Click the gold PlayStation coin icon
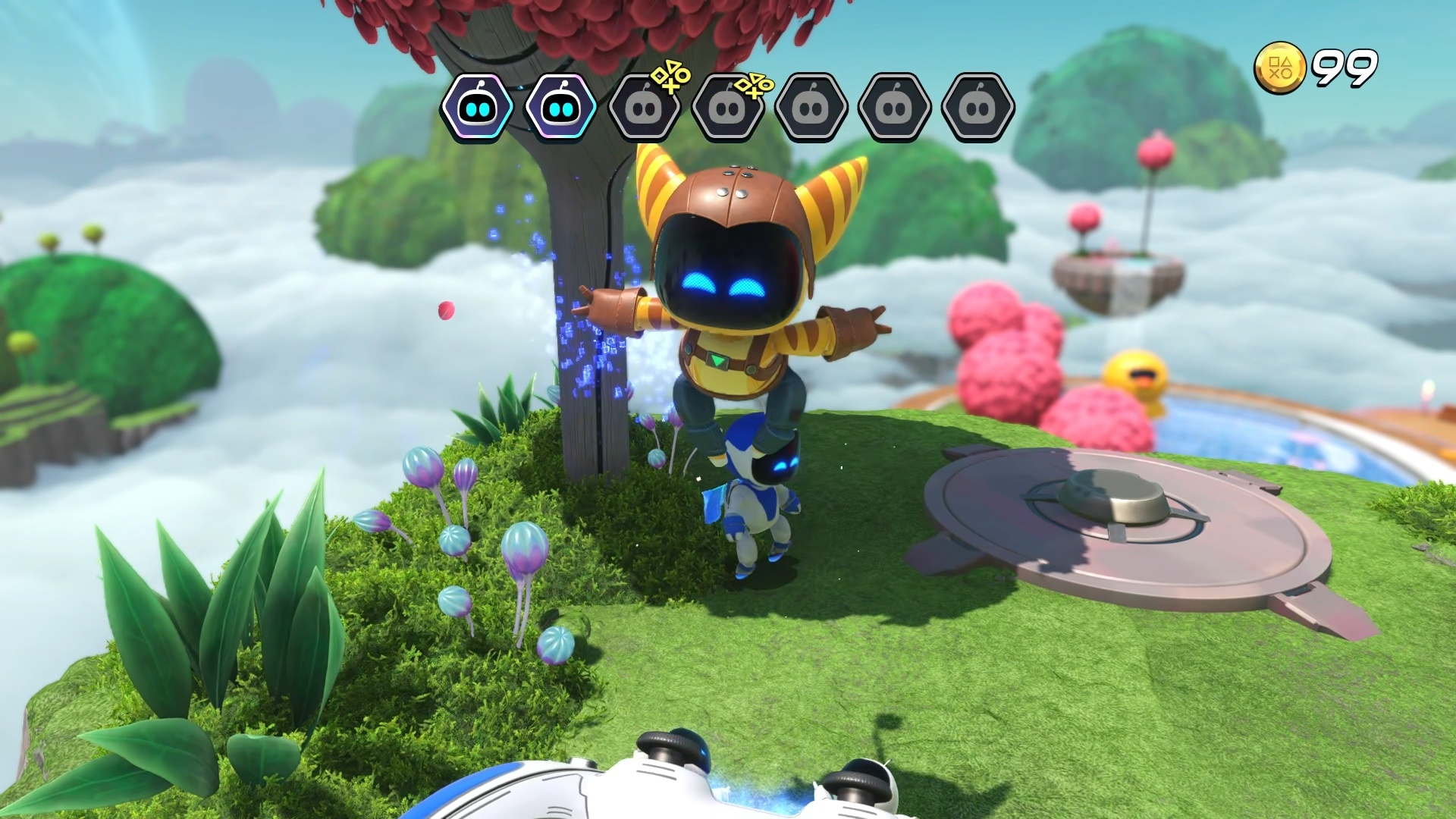Viewport: 1456px width, 819px height. (1279, 69)
